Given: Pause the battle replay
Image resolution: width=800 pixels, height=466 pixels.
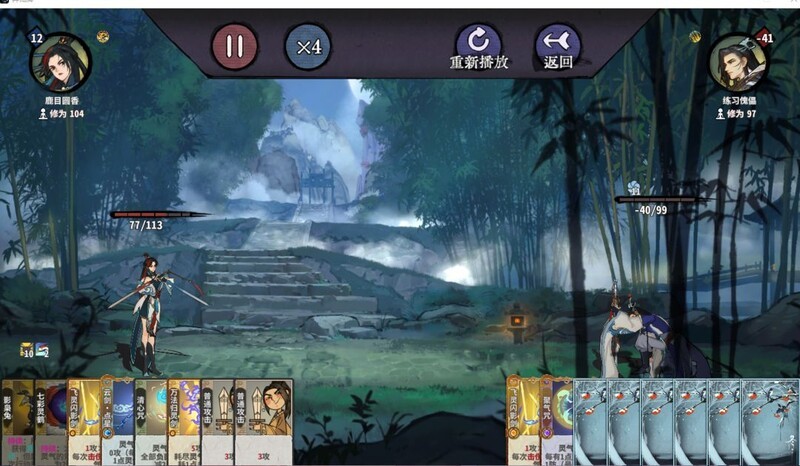Looking at the screenshot, I should [x=235, y=46].
